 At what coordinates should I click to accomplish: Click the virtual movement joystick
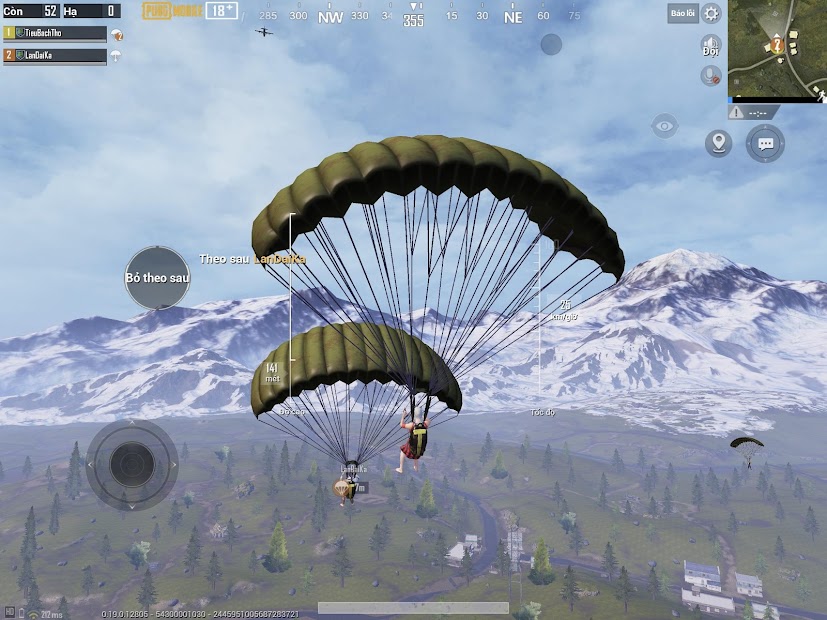132,465
